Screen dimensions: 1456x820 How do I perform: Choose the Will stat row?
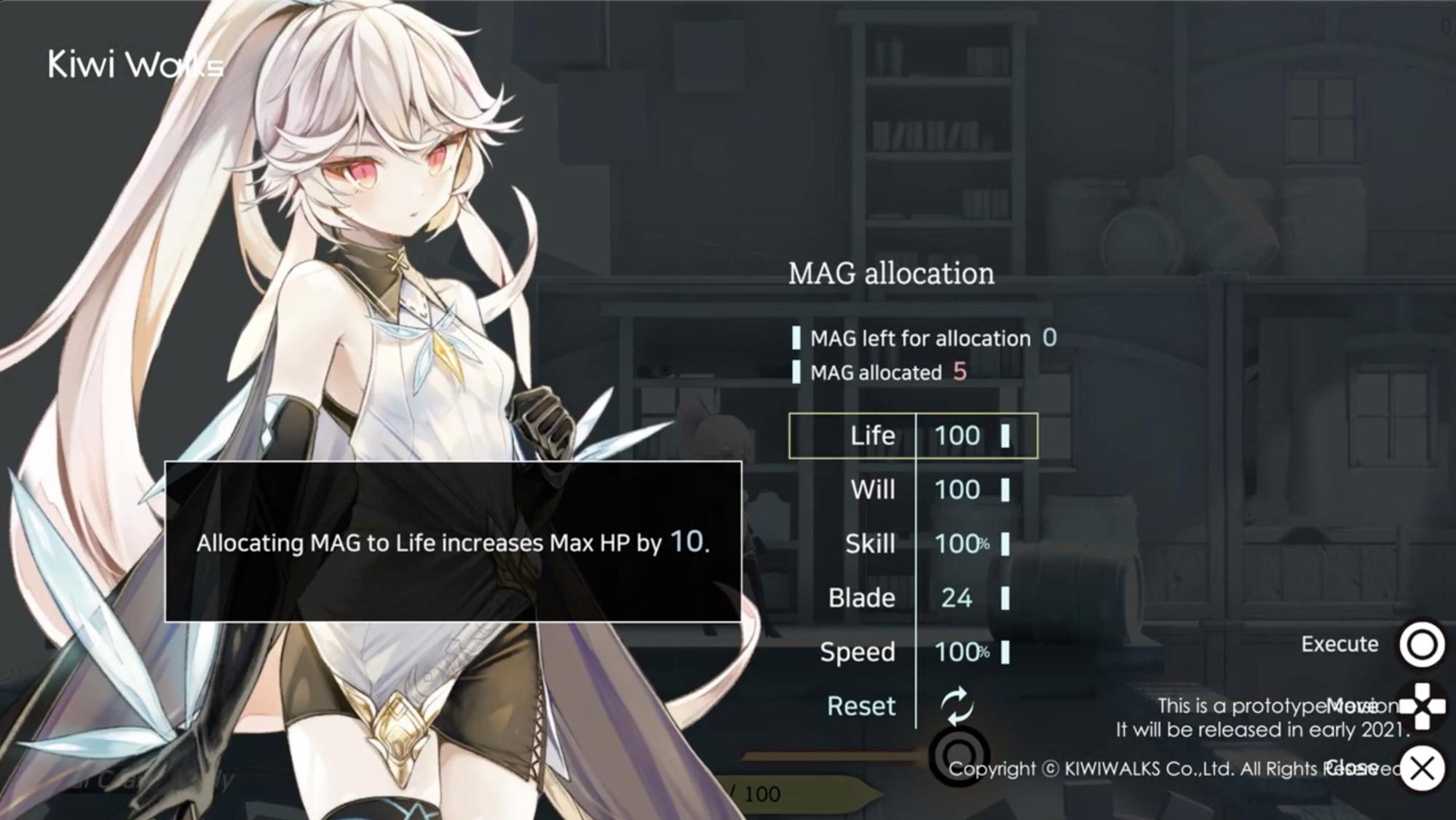pyautogui.click(x=913, y=489)
